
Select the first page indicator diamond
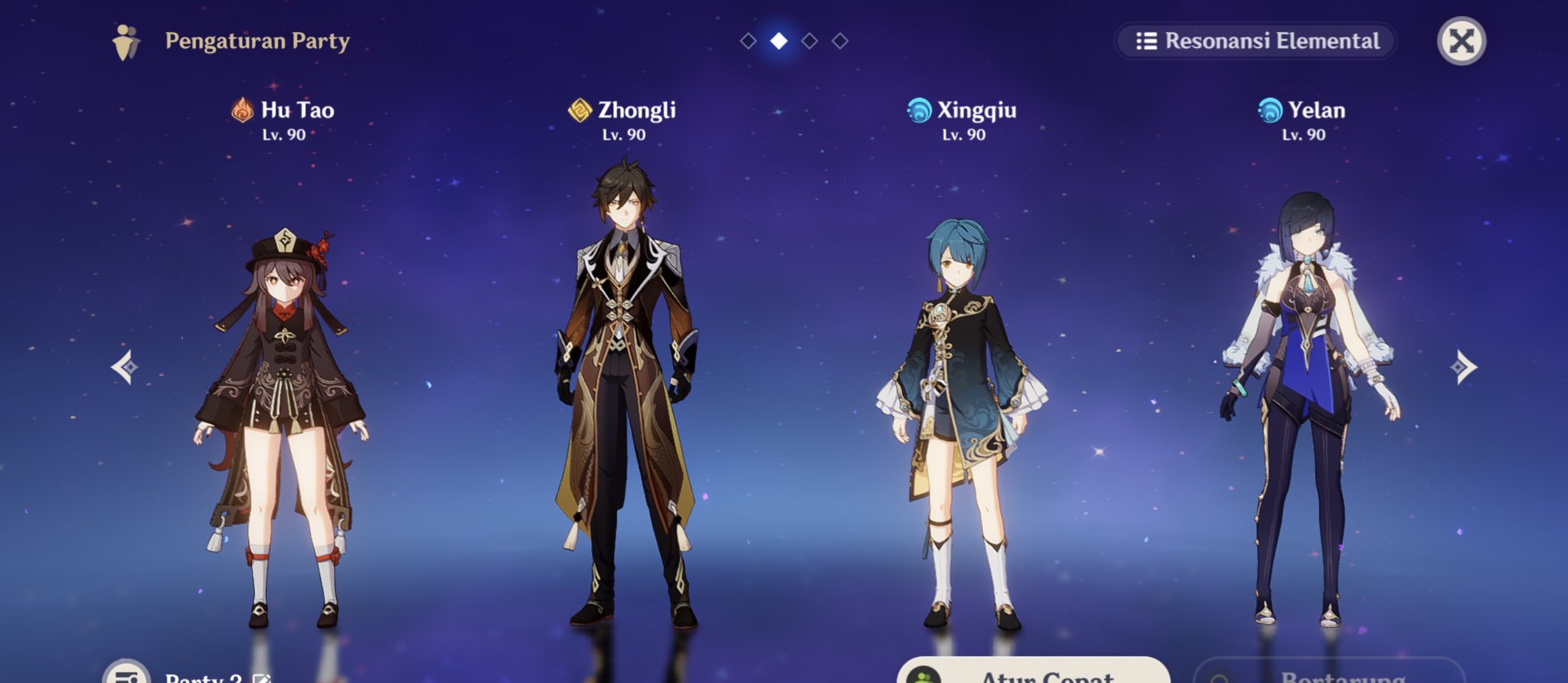click(747, 42)
